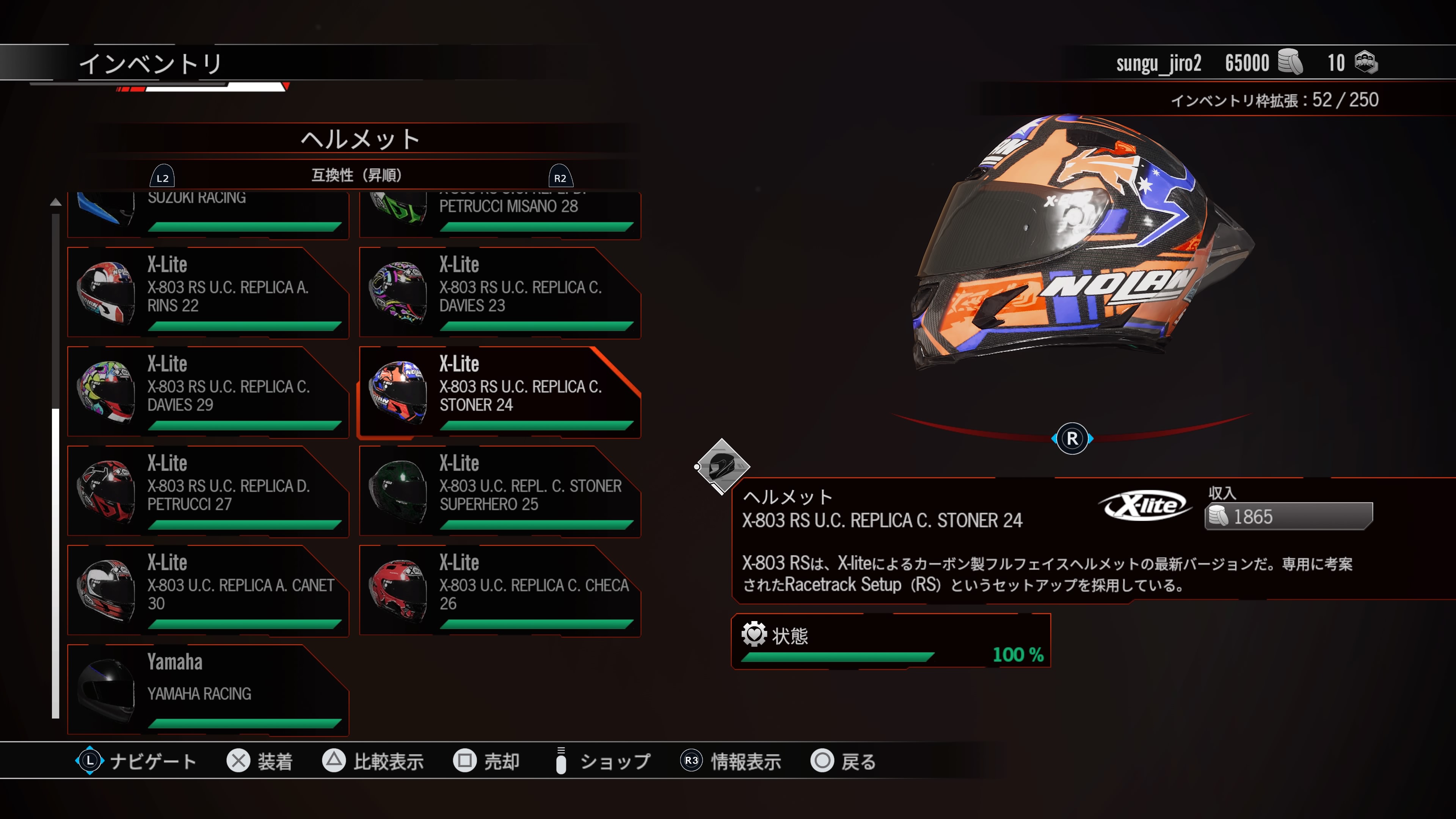The image size is (1456, 819).
Task: Go back from the inventory
Action: 843,761
